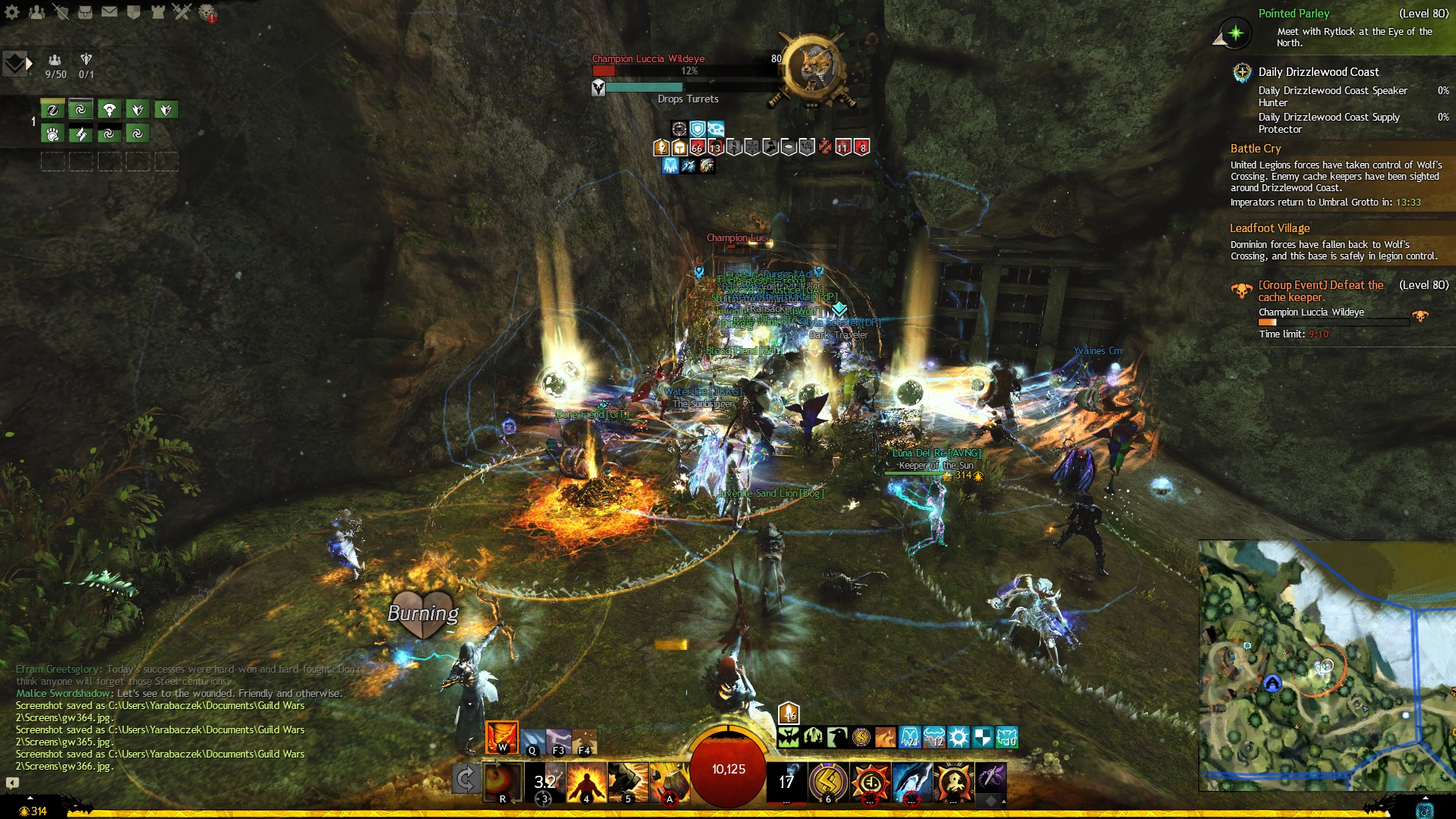Viewport: 1456px width, 819px height.
Task: Click the Defeat the cache keeper event
Action: (1320, 291)
